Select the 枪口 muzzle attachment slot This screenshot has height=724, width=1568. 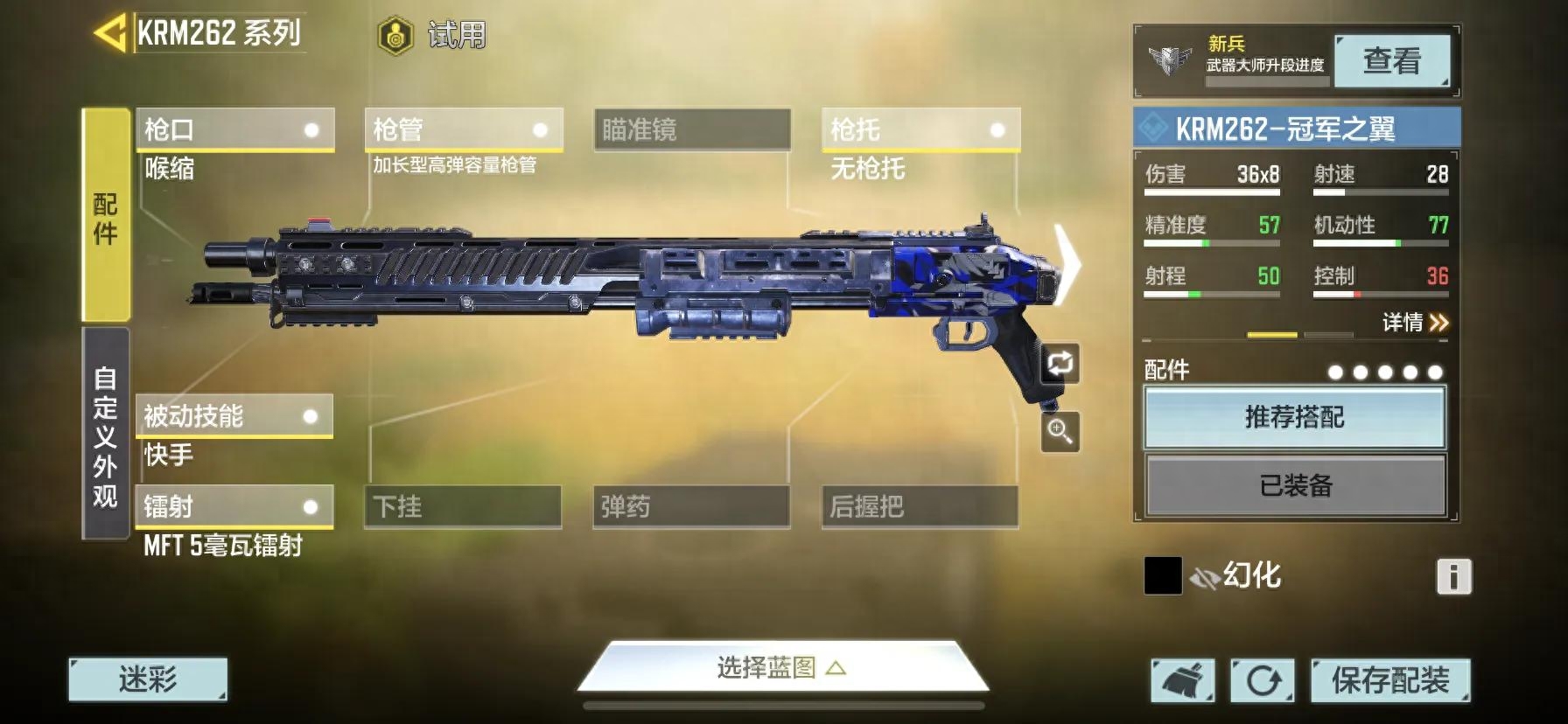234,130
